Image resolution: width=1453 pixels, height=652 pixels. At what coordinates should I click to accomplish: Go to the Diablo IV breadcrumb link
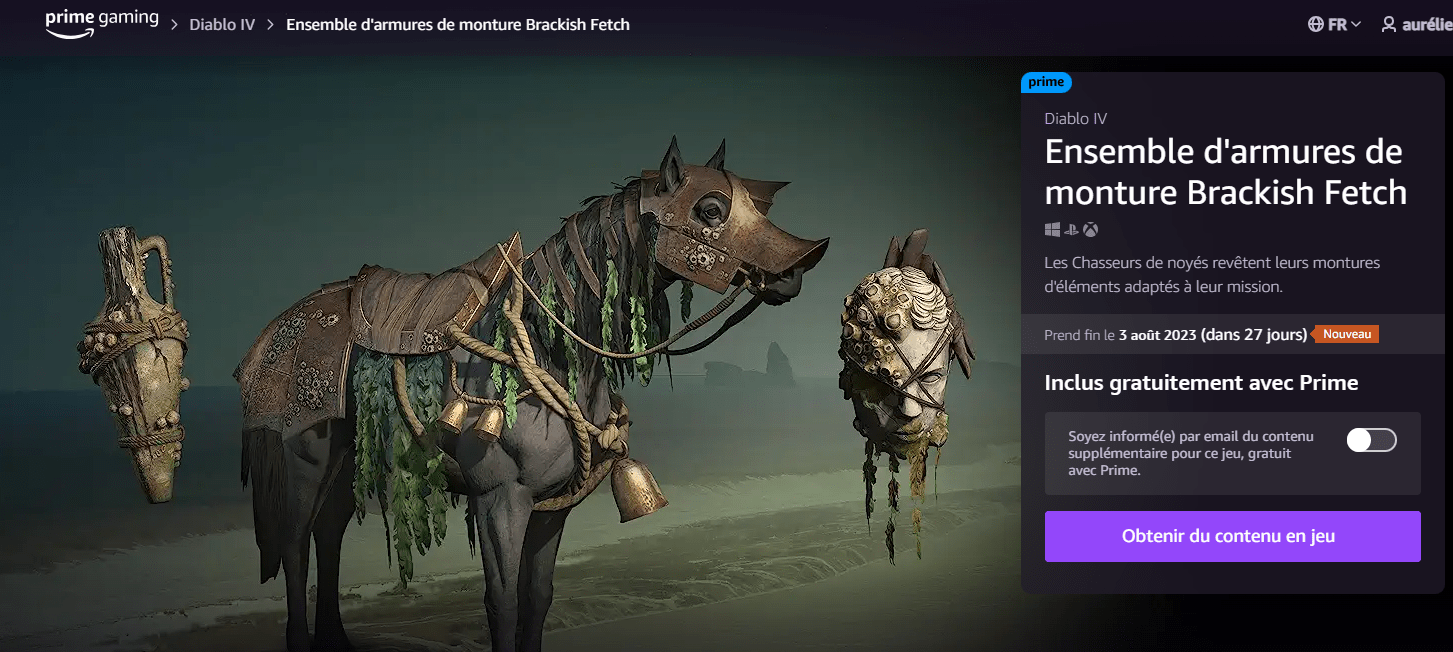tap(222, 24)
